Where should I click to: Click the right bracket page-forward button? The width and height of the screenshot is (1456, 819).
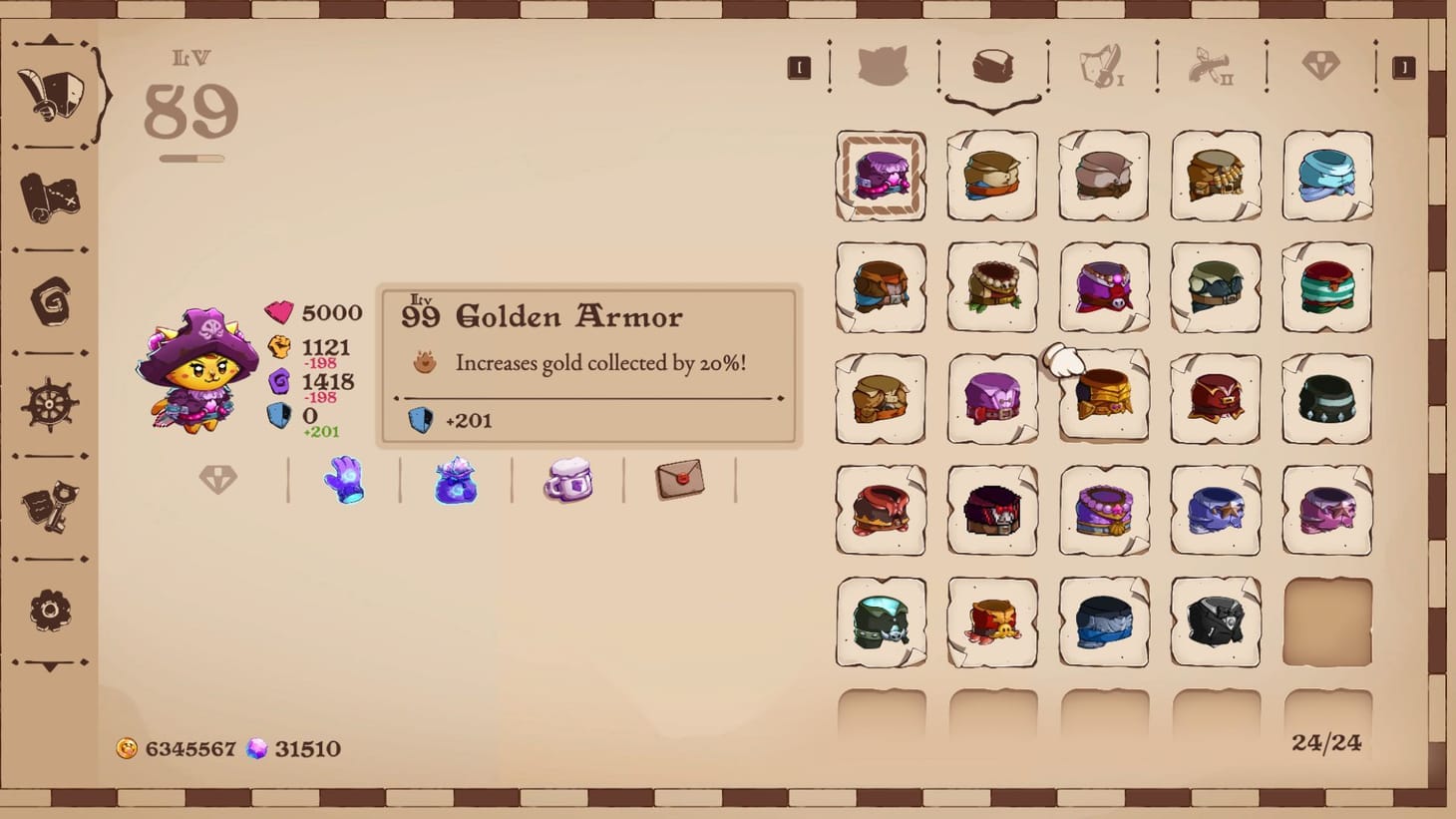tap(1405, 67)
